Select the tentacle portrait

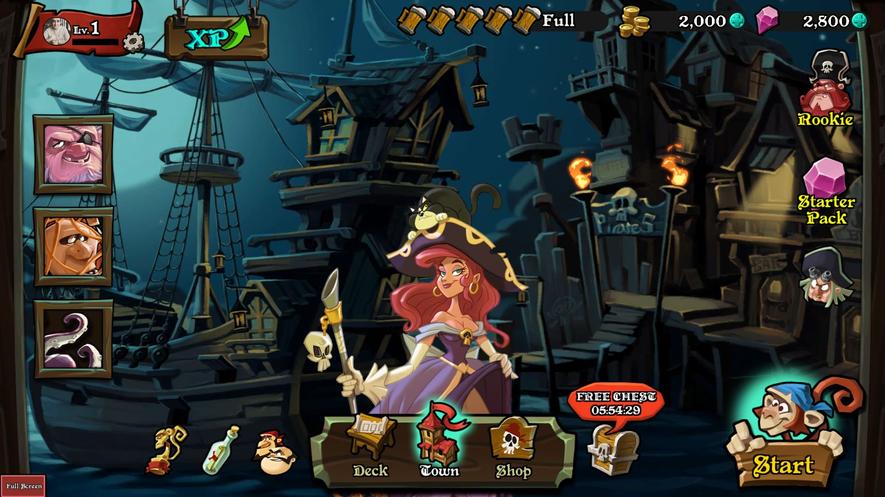[73, 338]
